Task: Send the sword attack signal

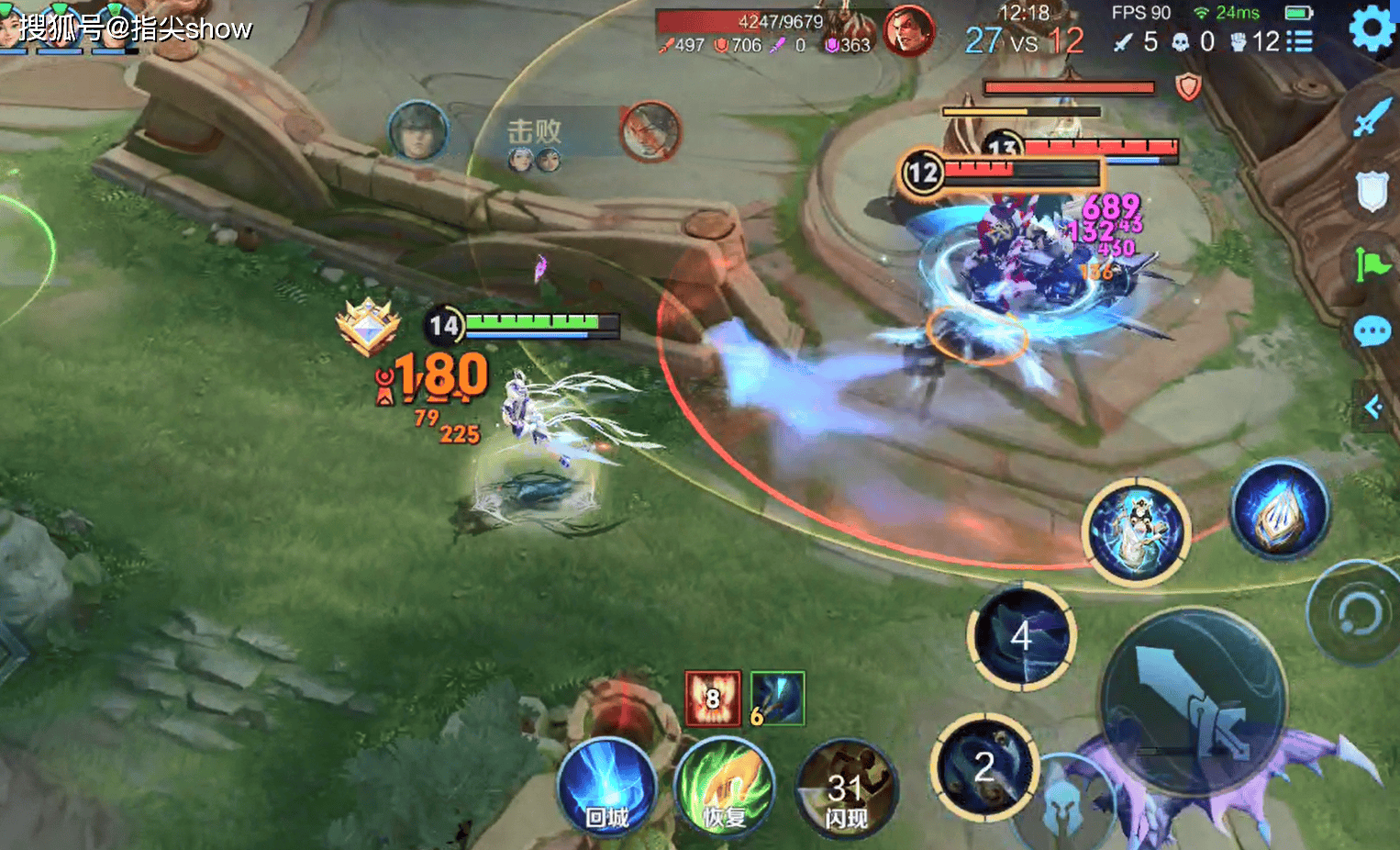Action: pos(1371,117)
